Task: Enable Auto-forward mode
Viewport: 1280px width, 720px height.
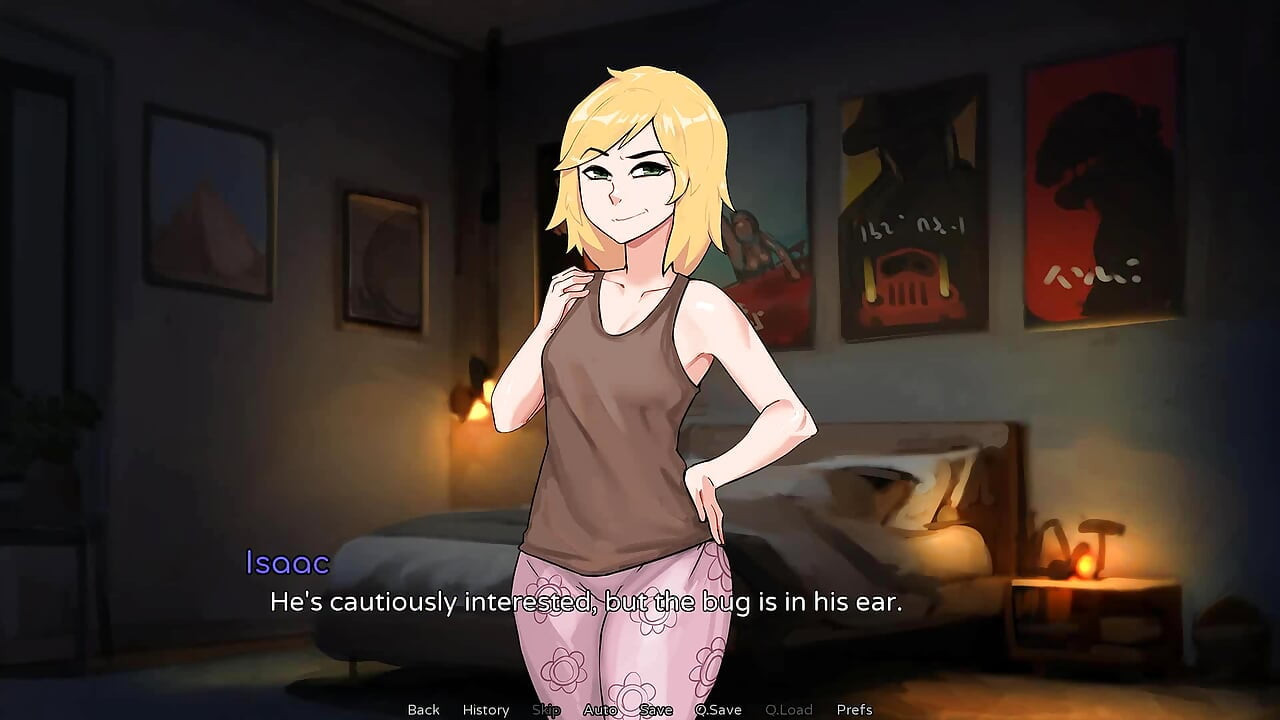Action: 599,709
